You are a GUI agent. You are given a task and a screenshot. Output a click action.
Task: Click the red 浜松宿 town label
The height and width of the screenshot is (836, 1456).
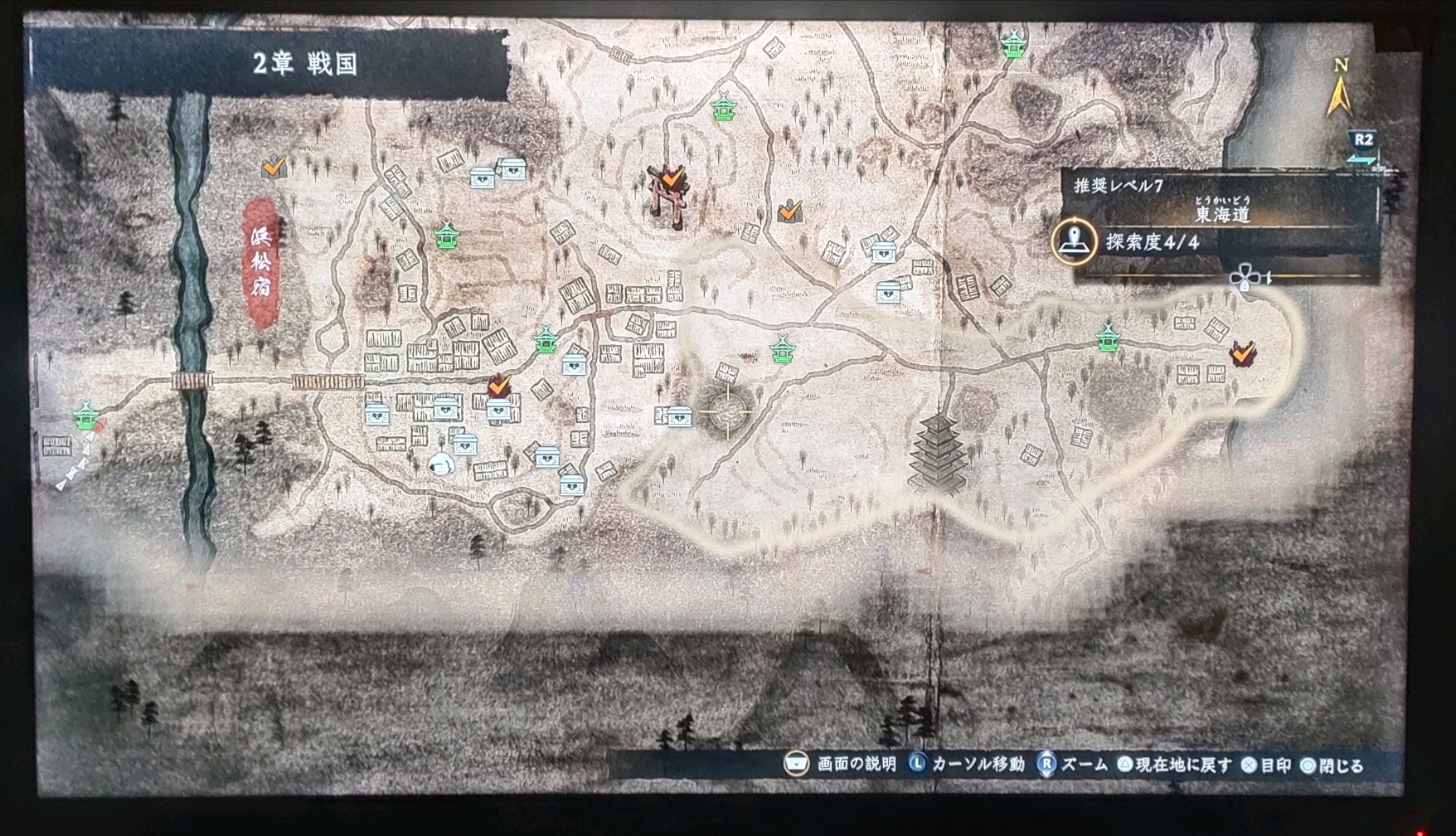click(260, 261)
